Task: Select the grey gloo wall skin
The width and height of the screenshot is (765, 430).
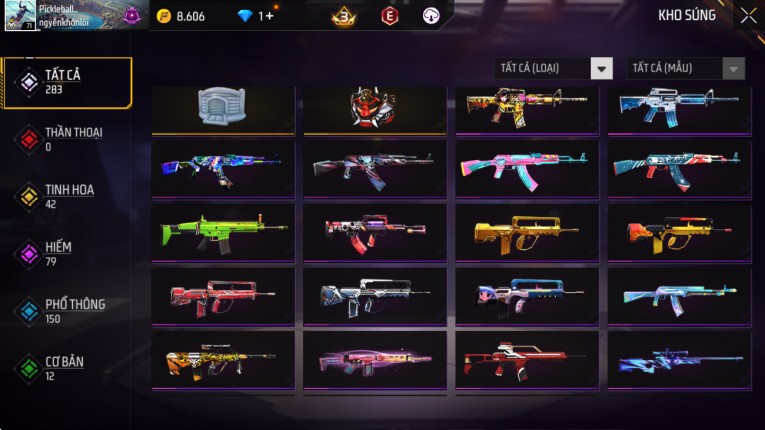Action: [223, 107]
